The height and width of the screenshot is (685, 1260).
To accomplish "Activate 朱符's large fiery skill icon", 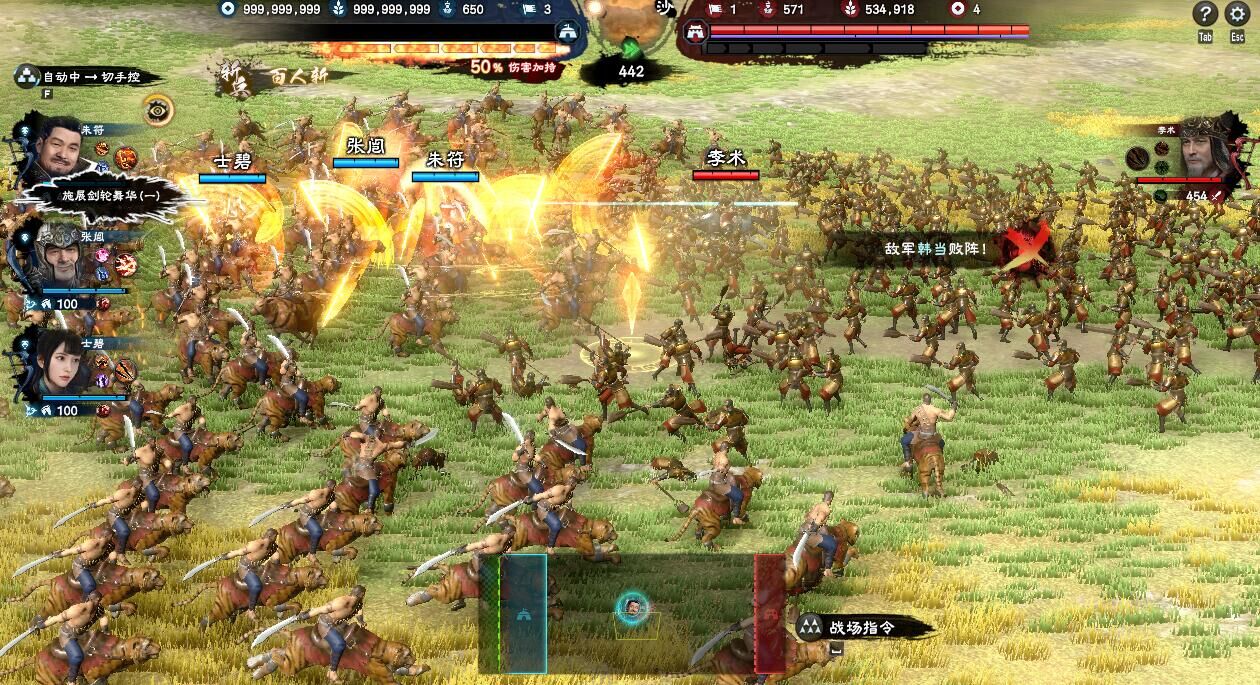I will (x=126, y=157).
